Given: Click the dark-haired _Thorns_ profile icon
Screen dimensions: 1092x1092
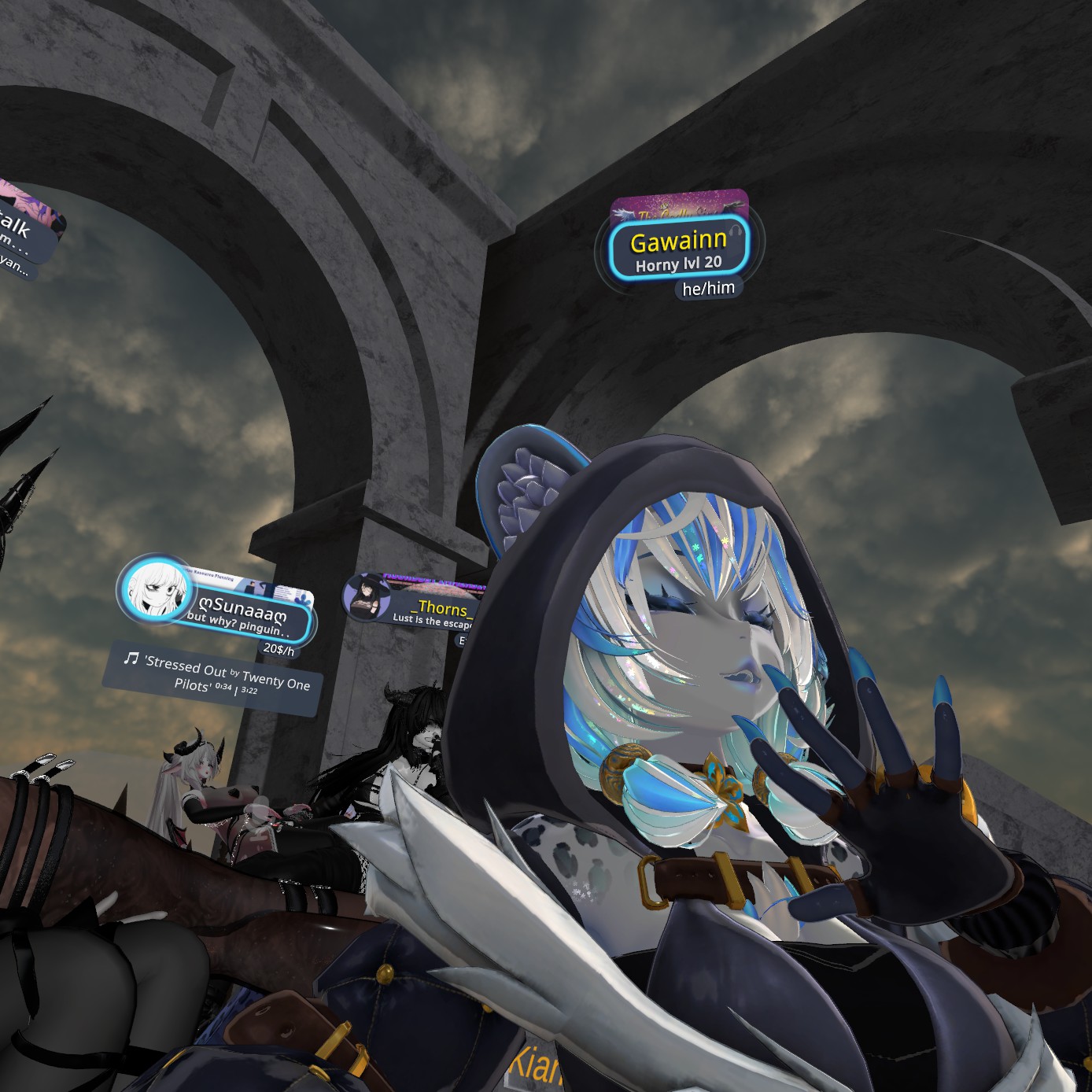Looking at the screenshot, I should pyautogui.click(x=367, y=597).
